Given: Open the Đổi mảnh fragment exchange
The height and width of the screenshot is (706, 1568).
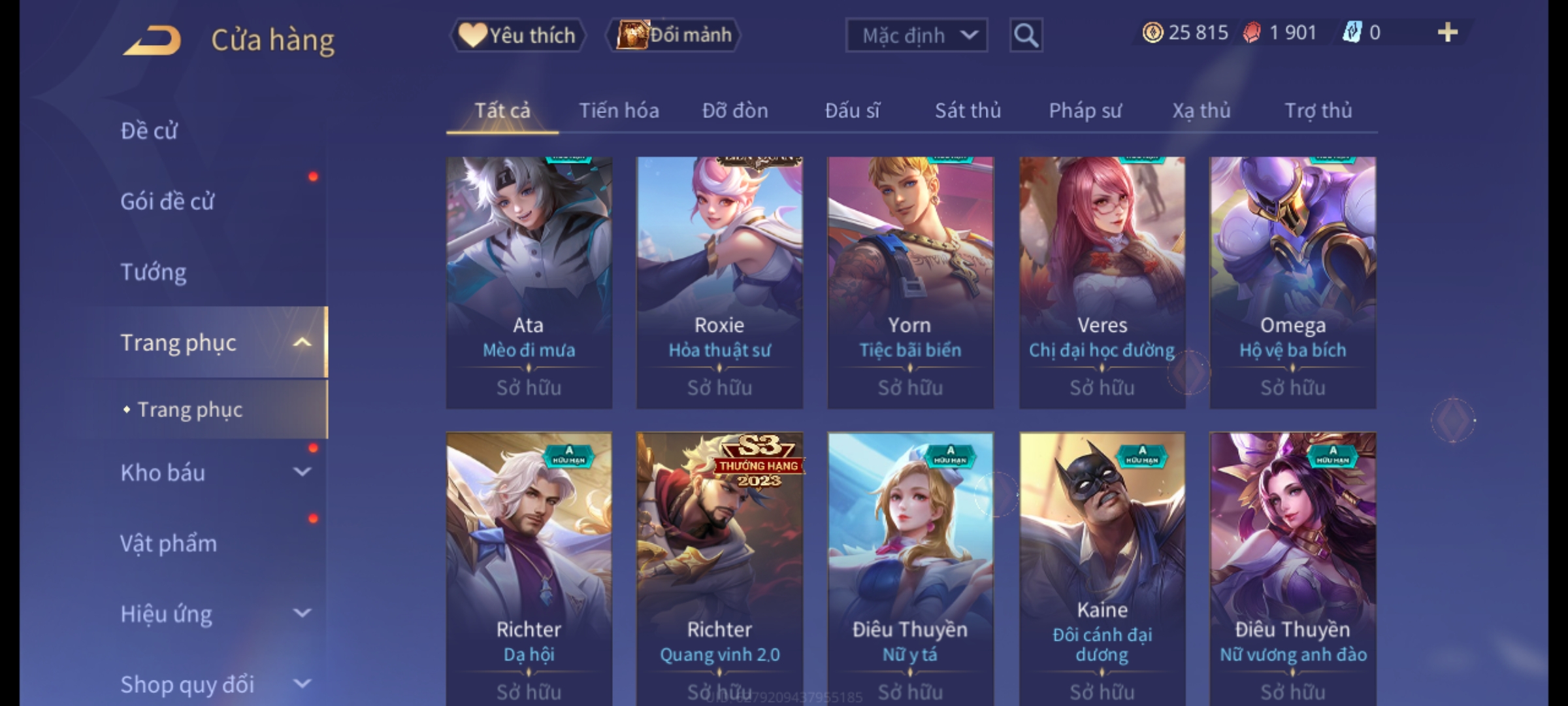Looking at the screenshot, I should 674,35.
